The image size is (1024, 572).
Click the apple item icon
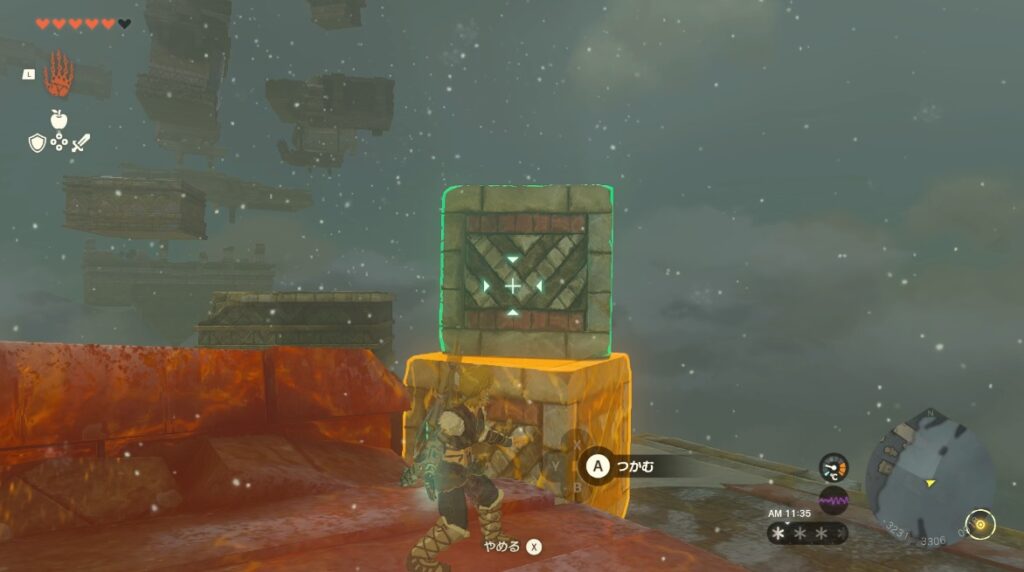(x=59, y=119)
